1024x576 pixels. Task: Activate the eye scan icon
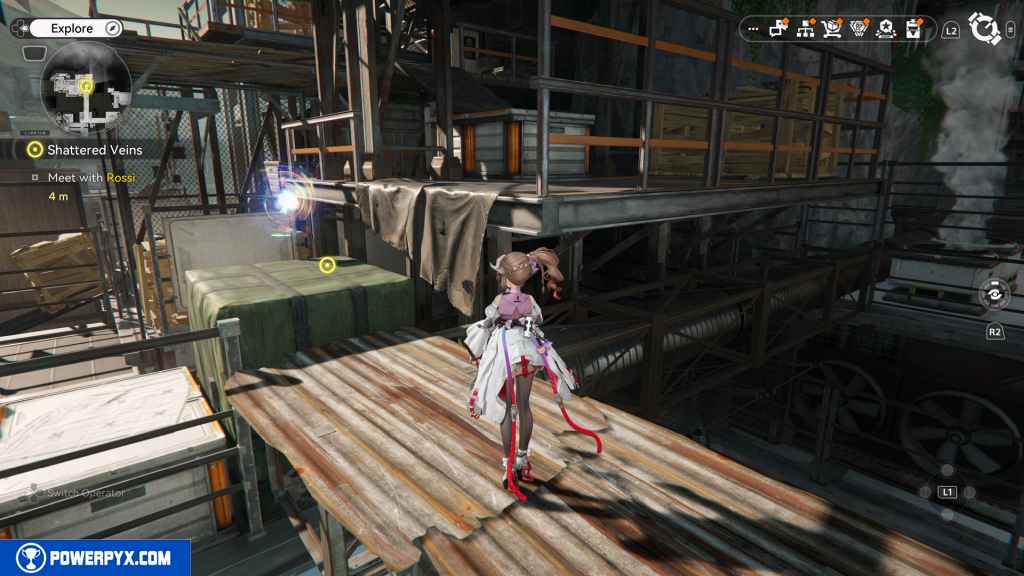(x=995, y=294)
